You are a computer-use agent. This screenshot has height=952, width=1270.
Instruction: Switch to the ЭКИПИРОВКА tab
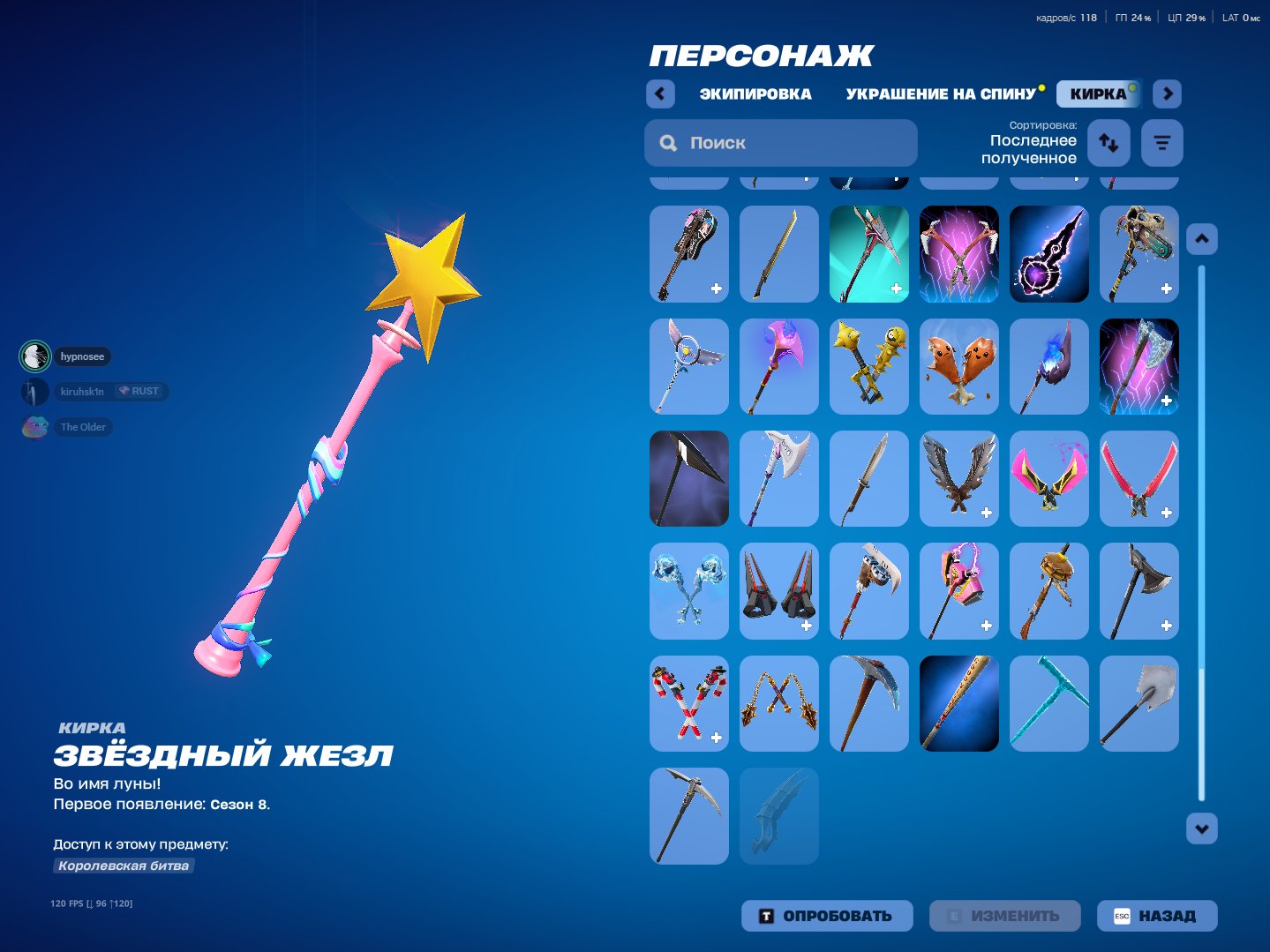(x=755, y=94)
